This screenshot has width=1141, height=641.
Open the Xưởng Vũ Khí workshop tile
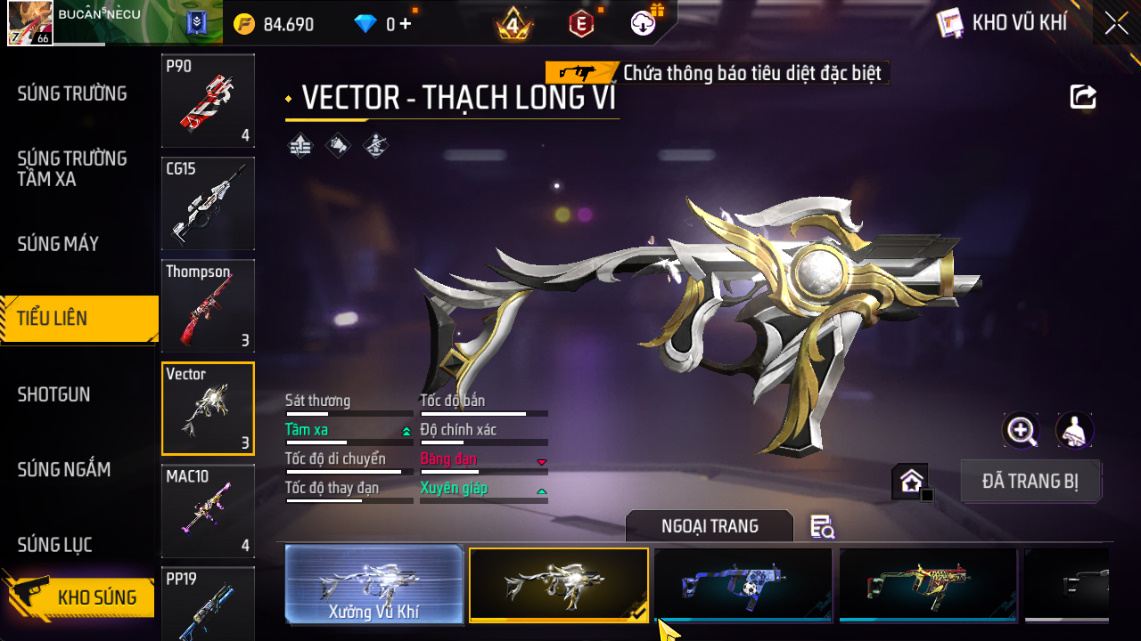pos(374,585)
